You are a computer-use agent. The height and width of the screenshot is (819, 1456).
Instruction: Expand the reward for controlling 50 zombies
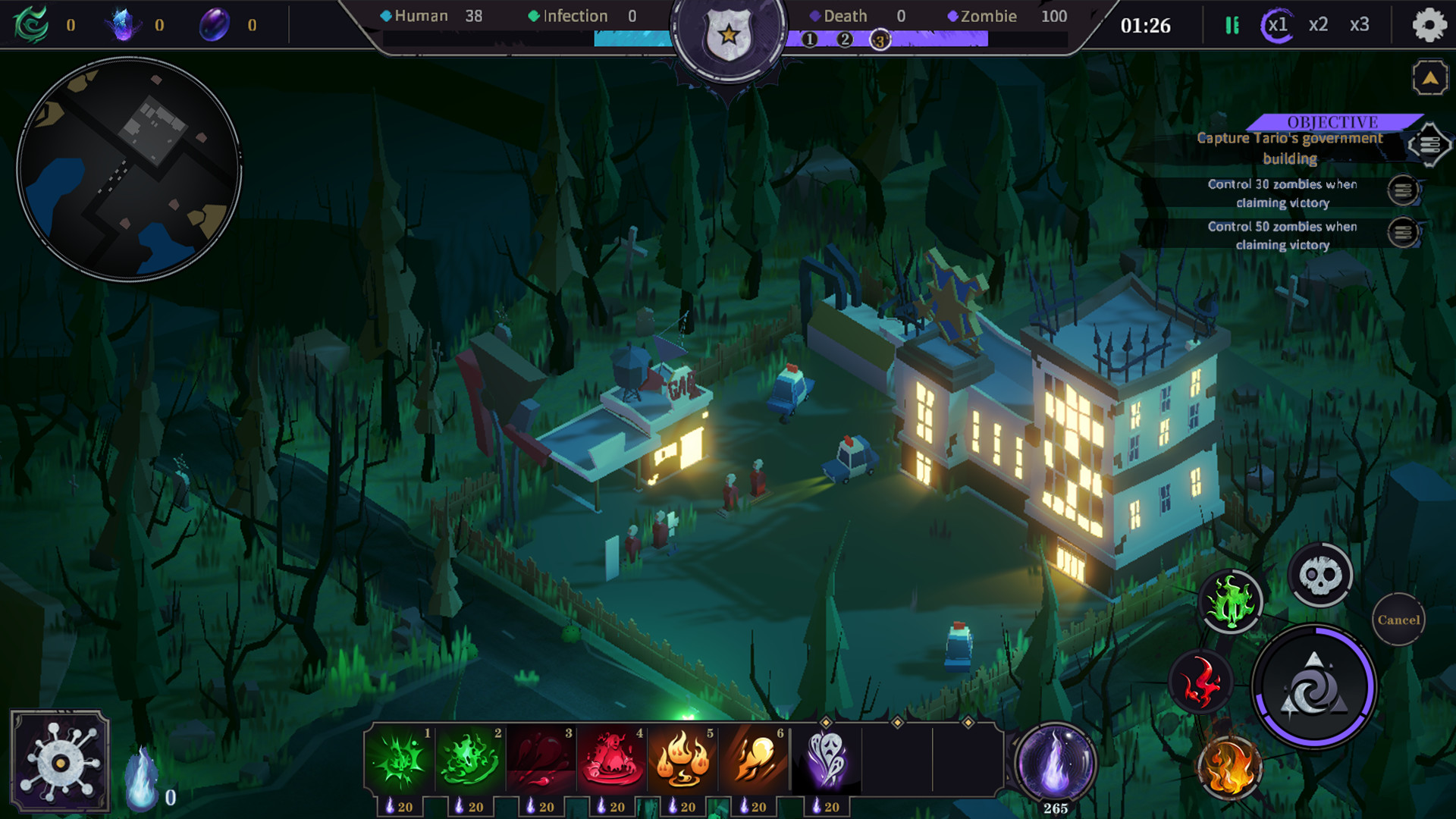point(1404,235)
